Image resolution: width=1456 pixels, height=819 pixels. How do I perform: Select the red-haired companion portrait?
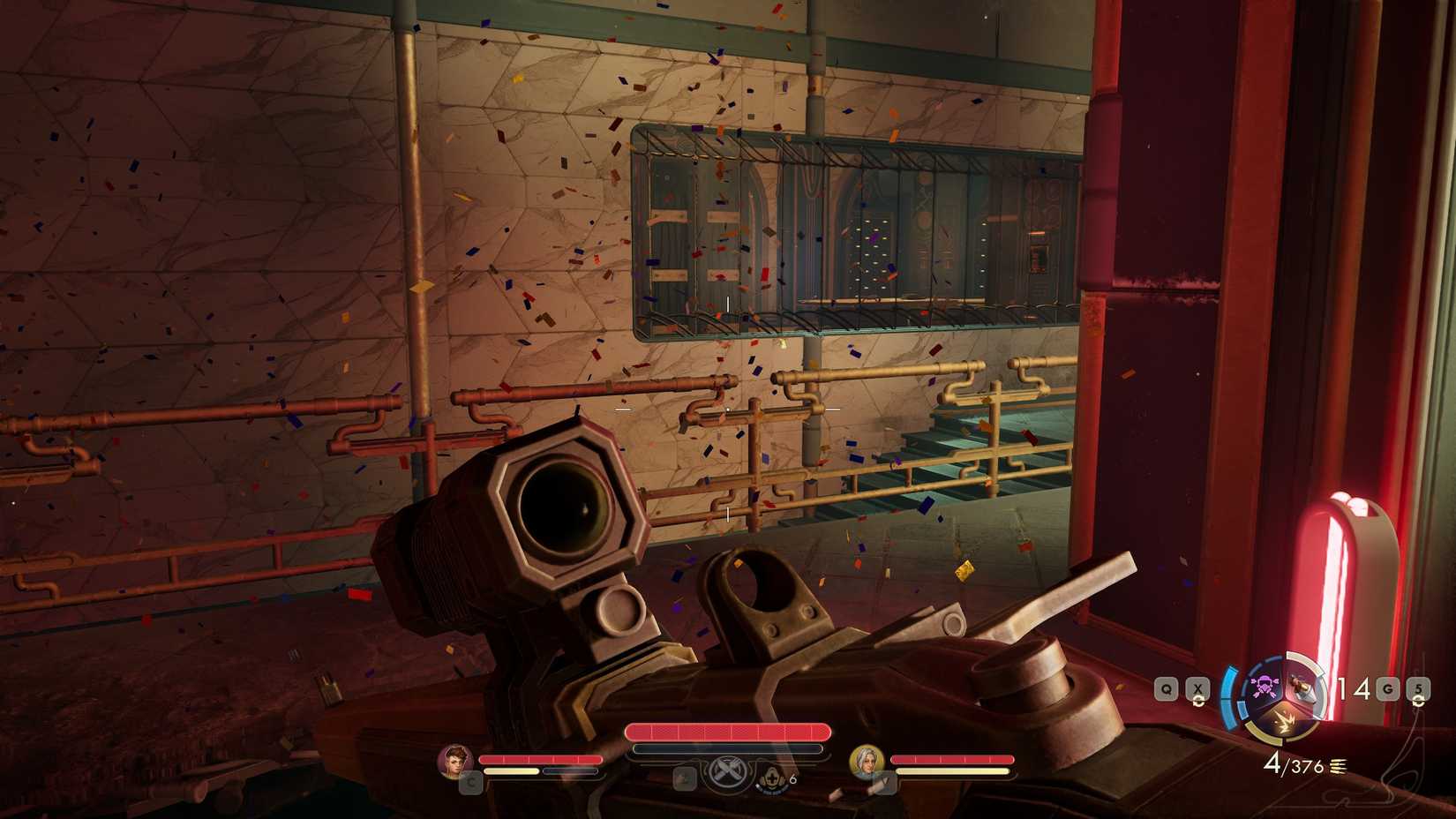(455, 761)
